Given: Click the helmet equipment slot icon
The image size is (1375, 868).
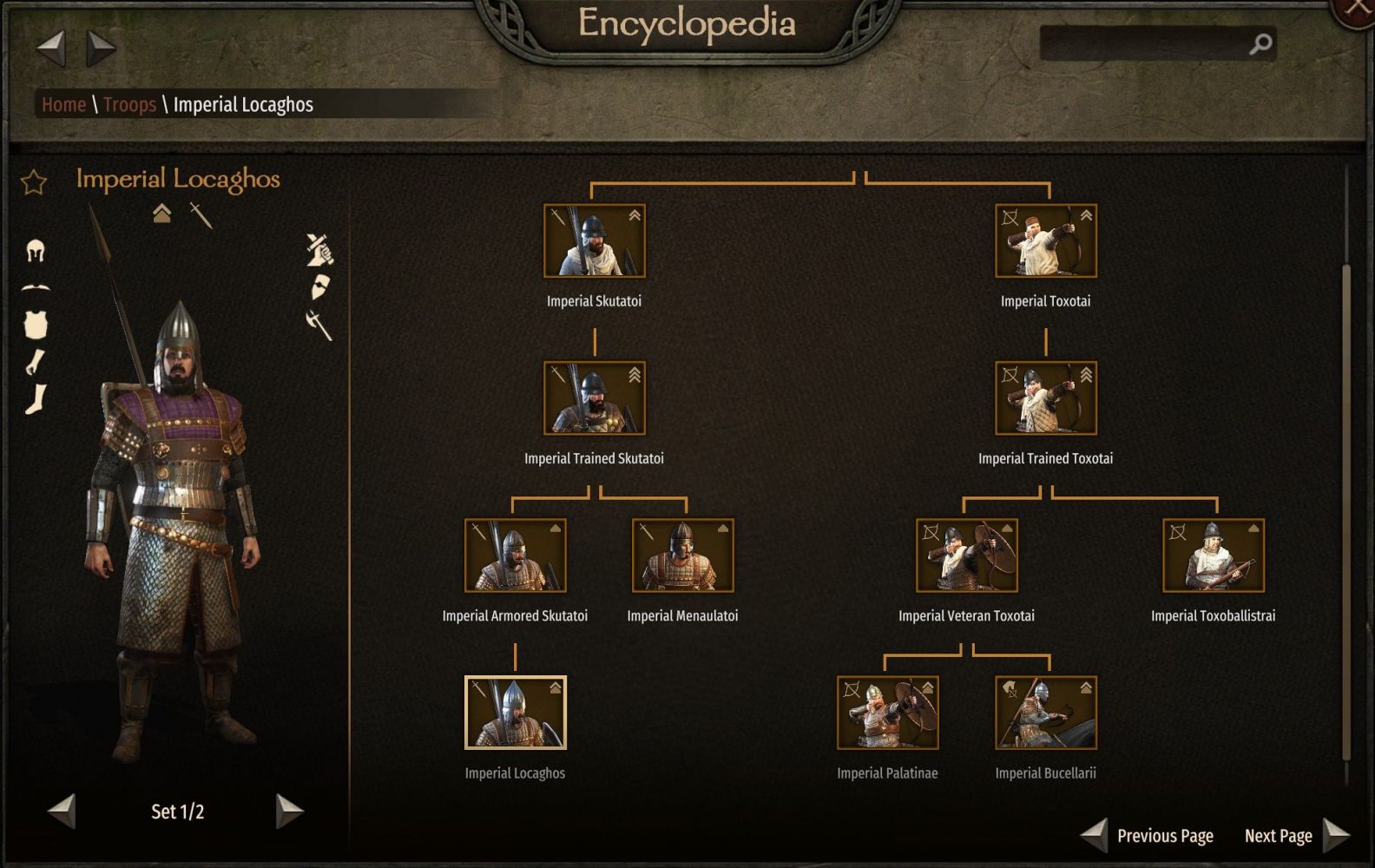Looking at the screenshot, I should click(36, 252).
